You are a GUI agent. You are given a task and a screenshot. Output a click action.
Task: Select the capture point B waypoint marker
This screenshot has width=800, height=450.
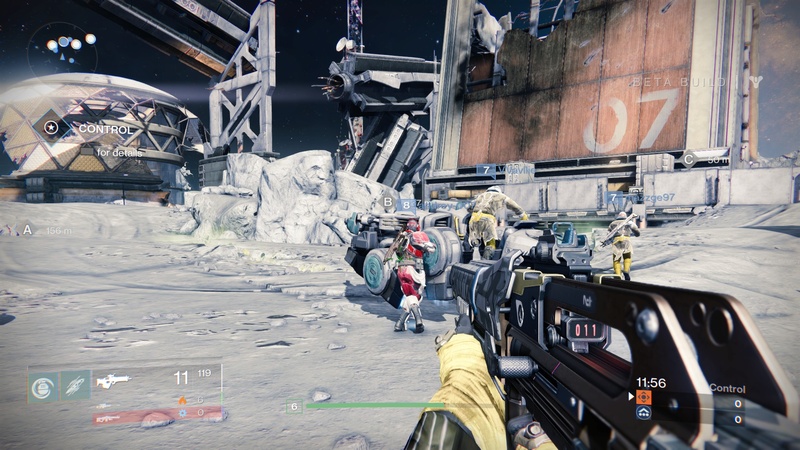[388, 202]
